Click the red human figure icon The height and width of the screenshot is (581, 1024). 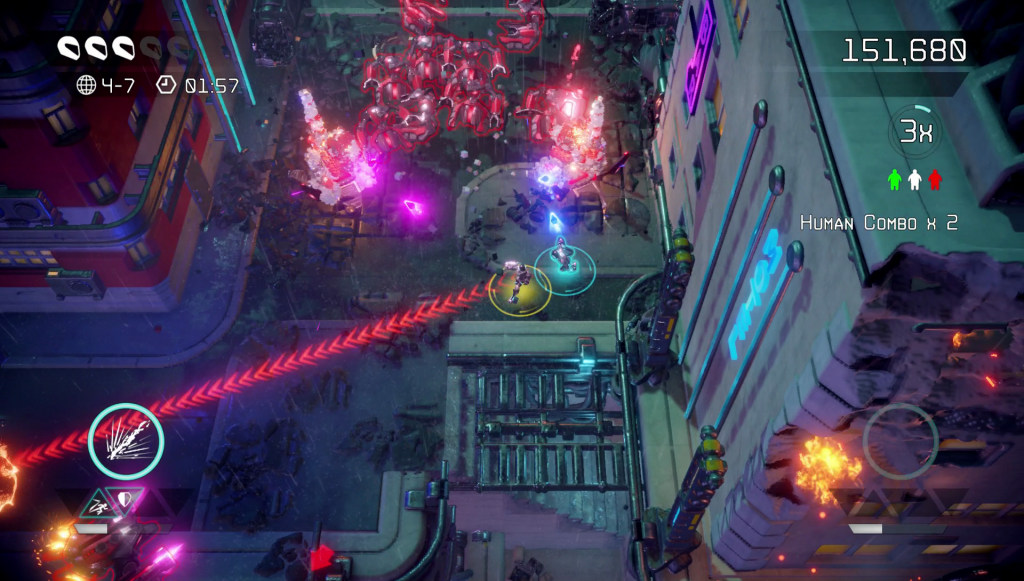click(x=935, y=180)
